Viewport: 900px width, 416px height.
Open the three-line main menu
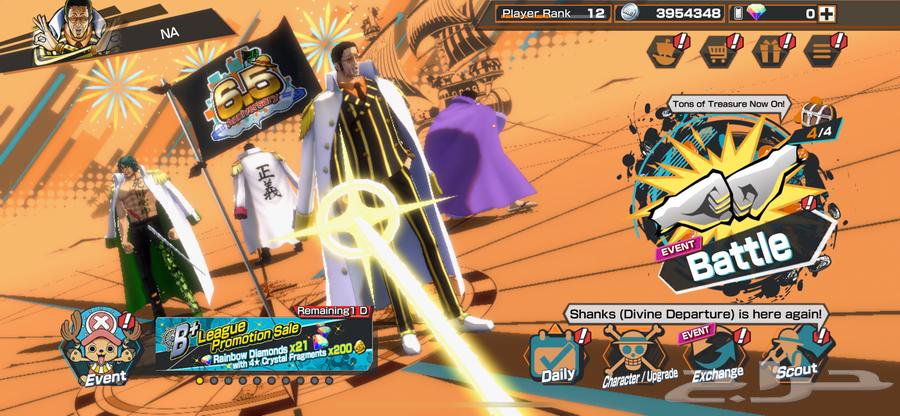821,47
